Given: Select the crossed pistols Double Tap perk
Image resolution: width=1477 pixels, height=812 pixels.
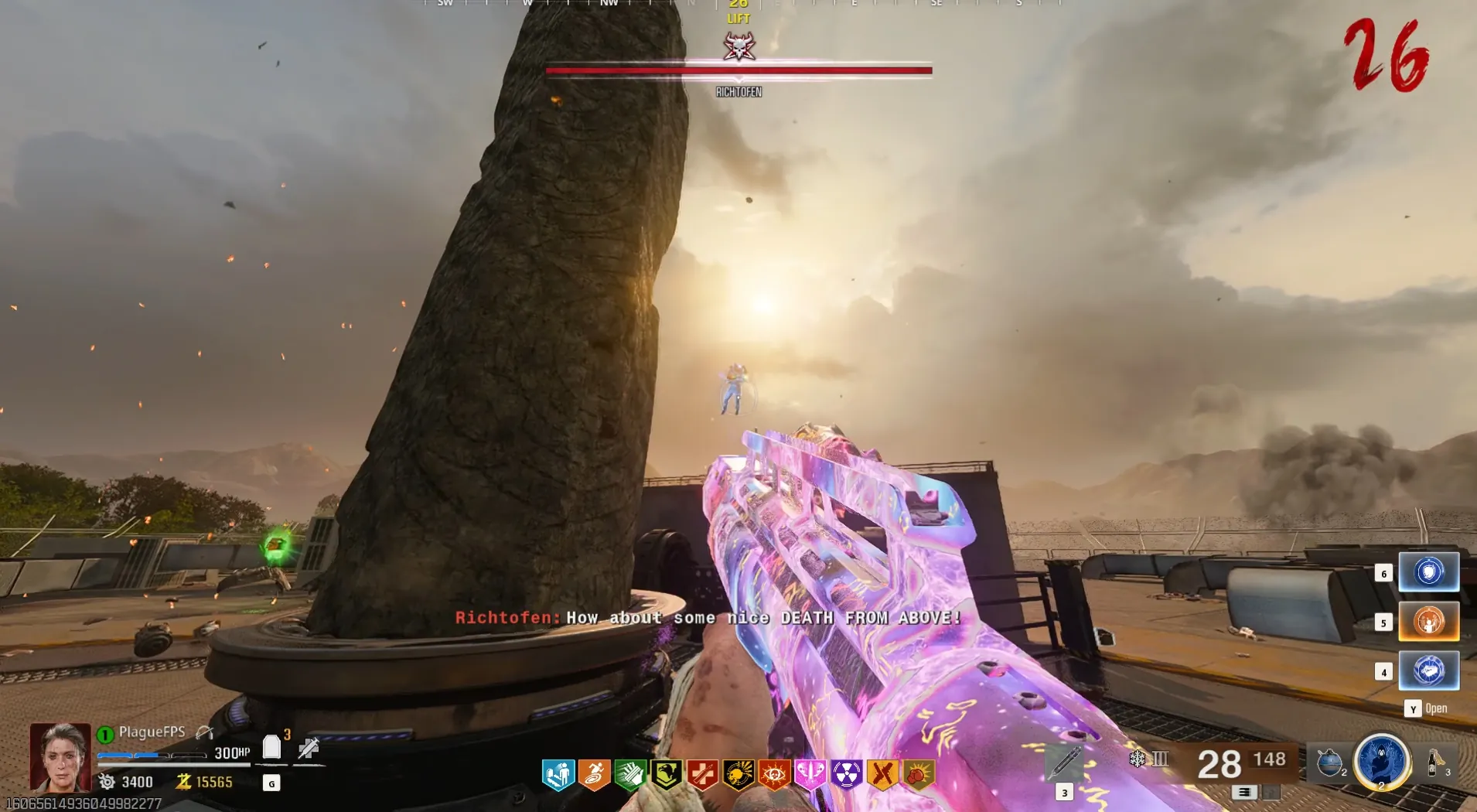Looking at the screenshot, I should pyautogui.click(x=882, y=774).
